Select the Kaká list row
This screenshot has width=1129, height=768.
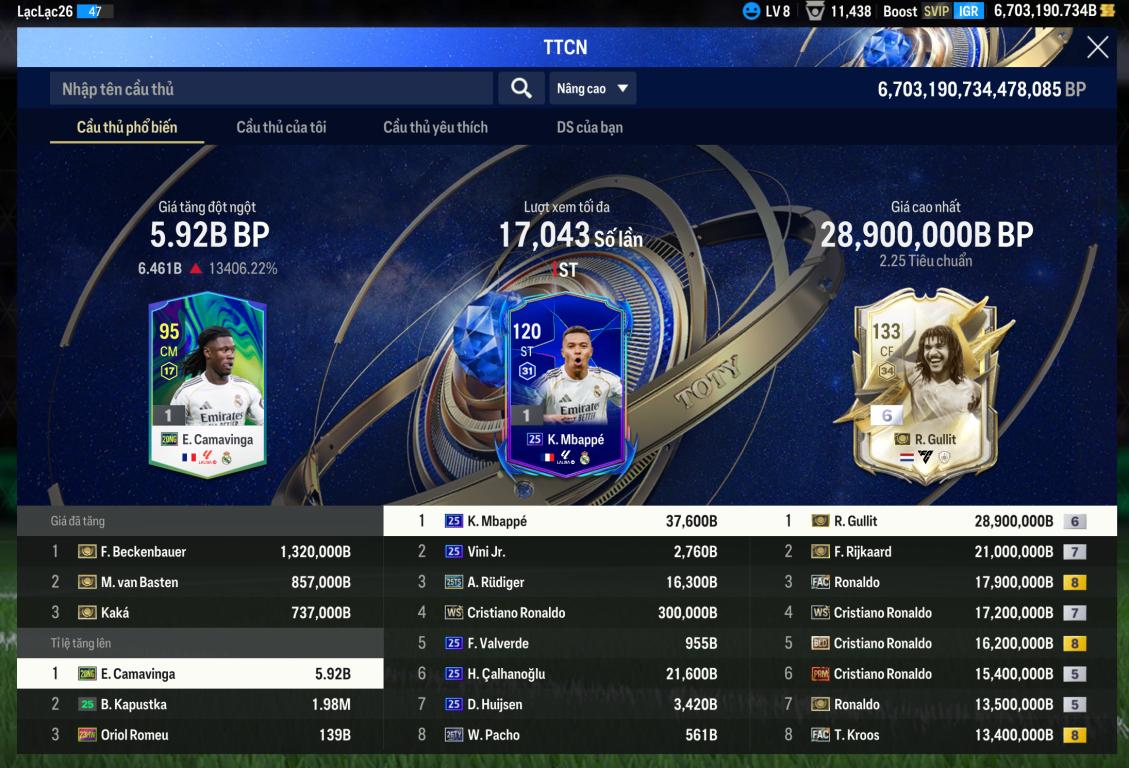200,613
